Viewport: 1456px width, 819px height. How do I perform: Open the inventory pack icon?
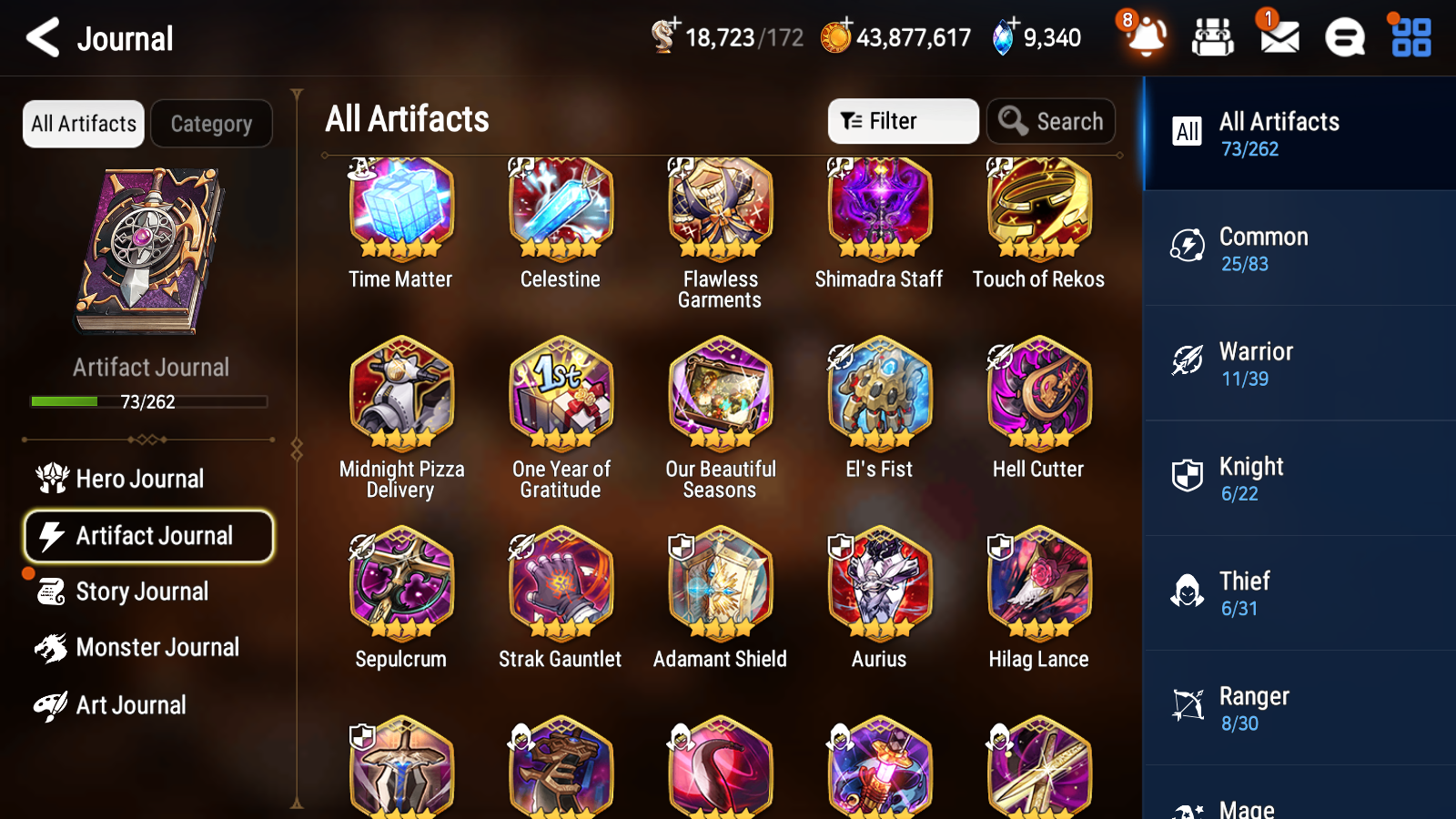pos(1213,38)
